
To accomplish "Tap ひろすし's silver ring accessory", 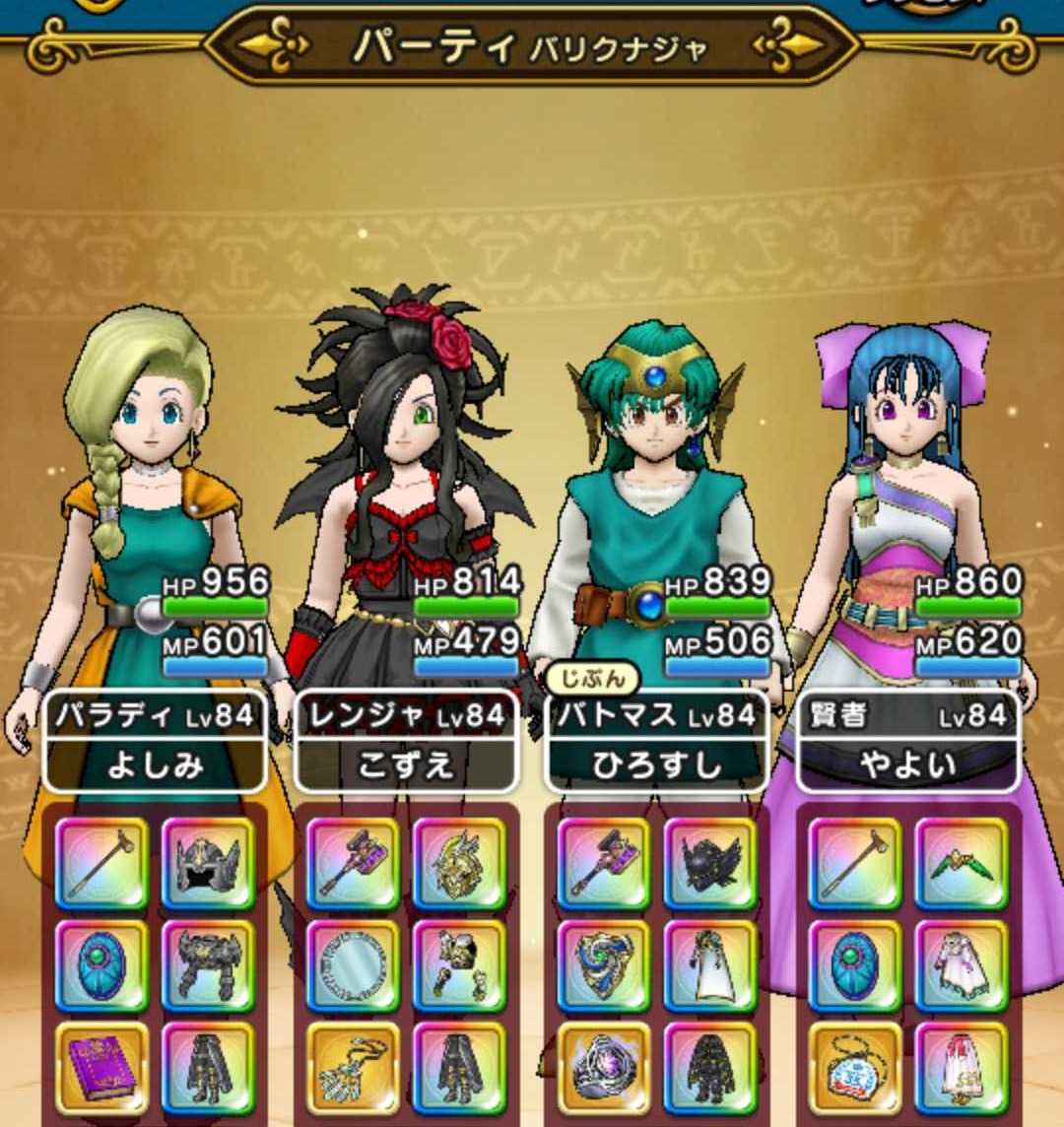I will point(604,1069).
